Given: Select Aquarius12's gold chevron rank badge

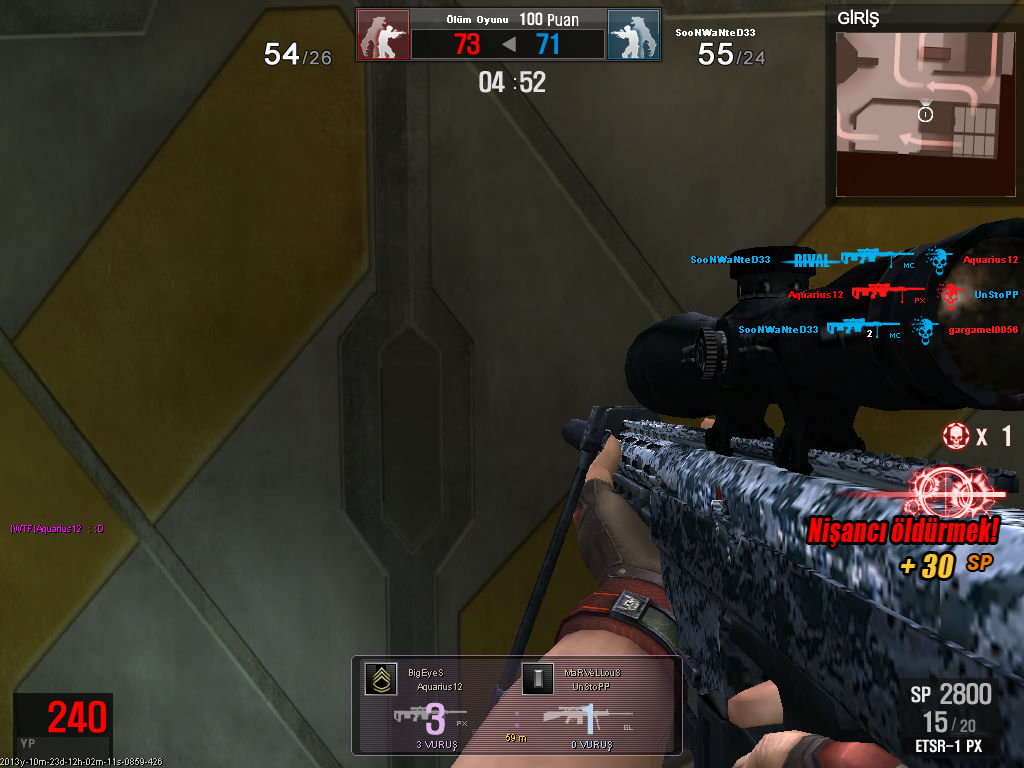Looking at the screenshot, I should click(379, 680).
